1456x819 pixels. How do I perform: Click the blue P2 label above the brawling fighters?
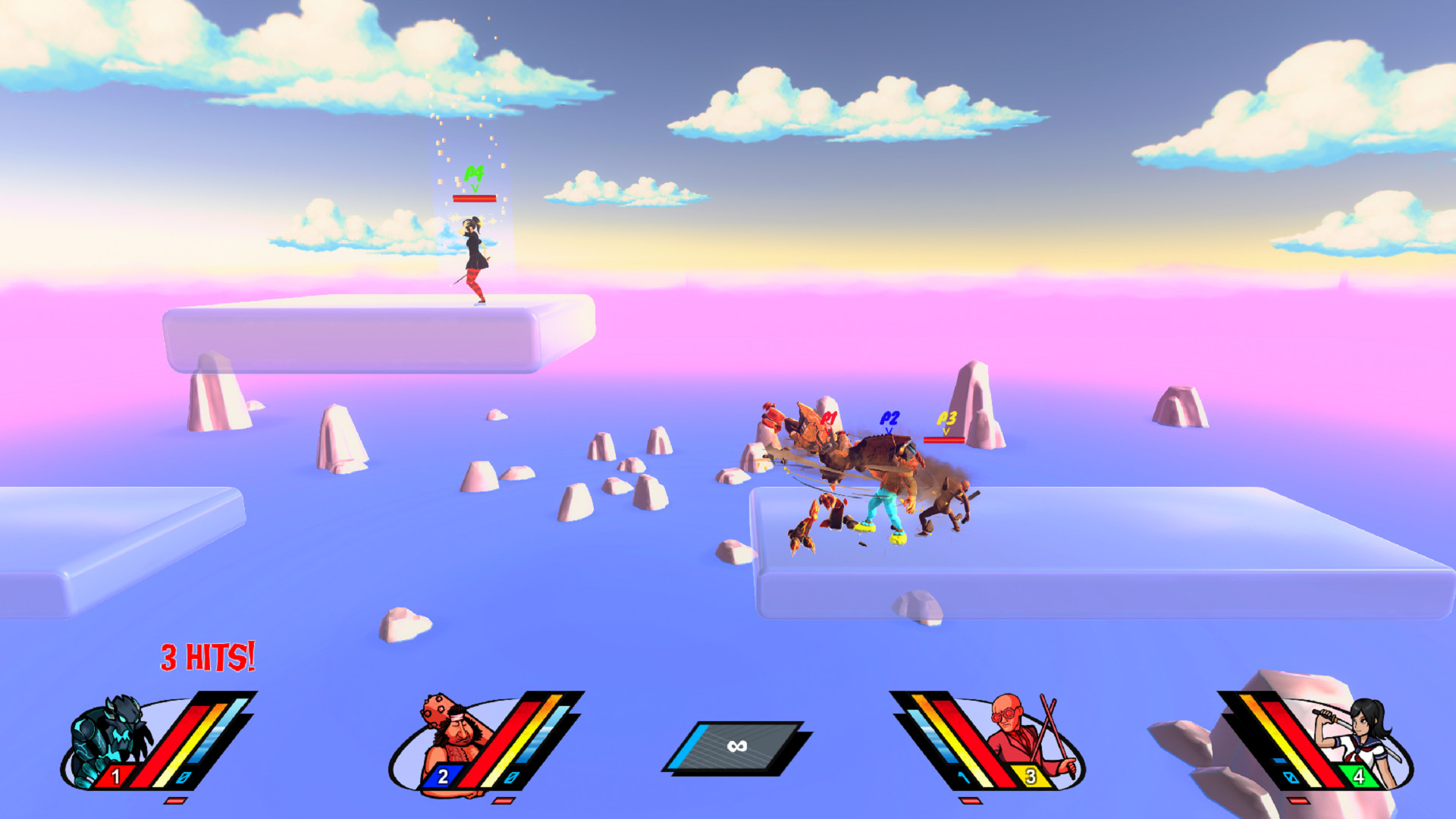point(889,416)
